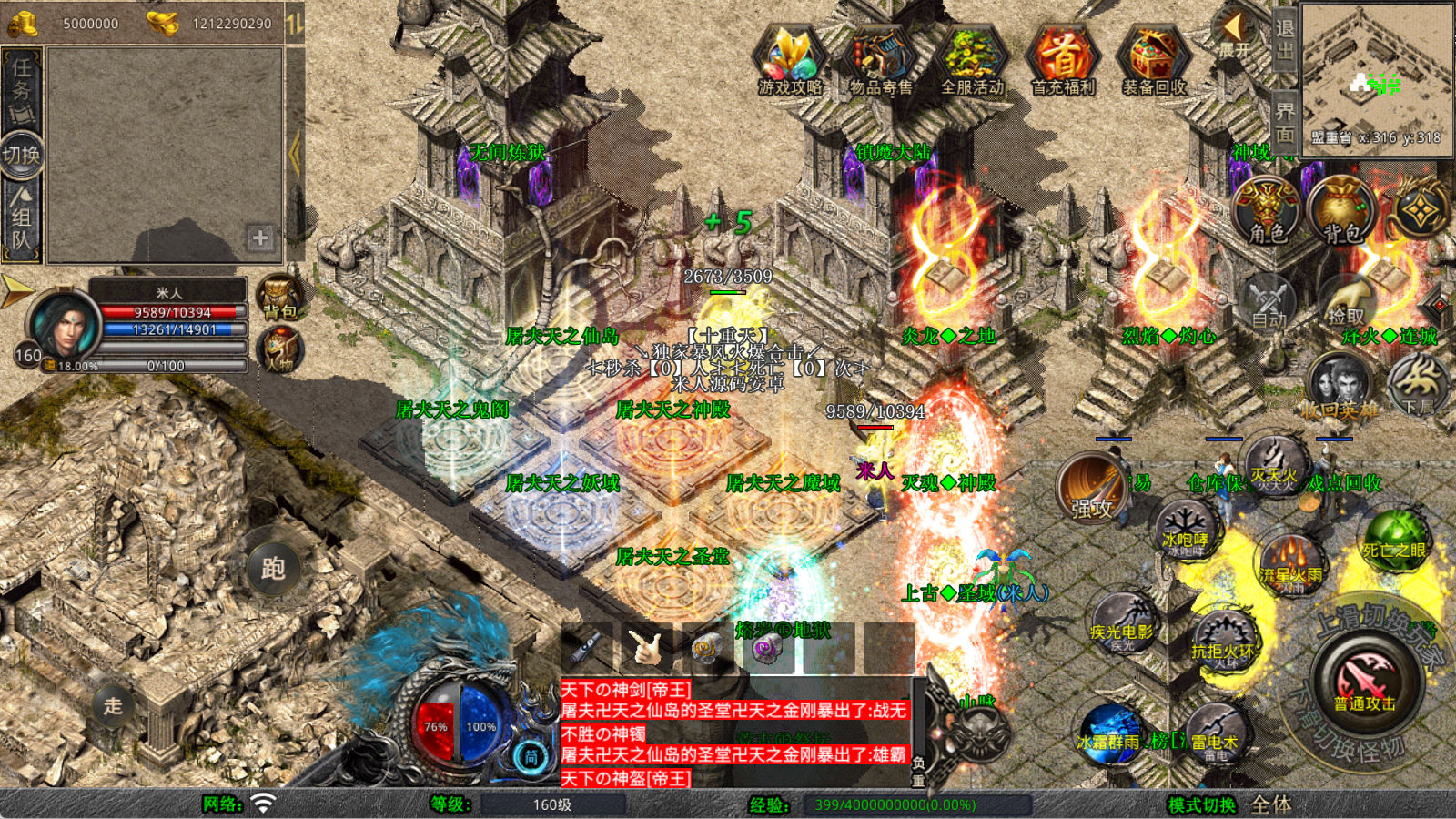Open 物品寄售 item consignment

(x=881, y=60)
